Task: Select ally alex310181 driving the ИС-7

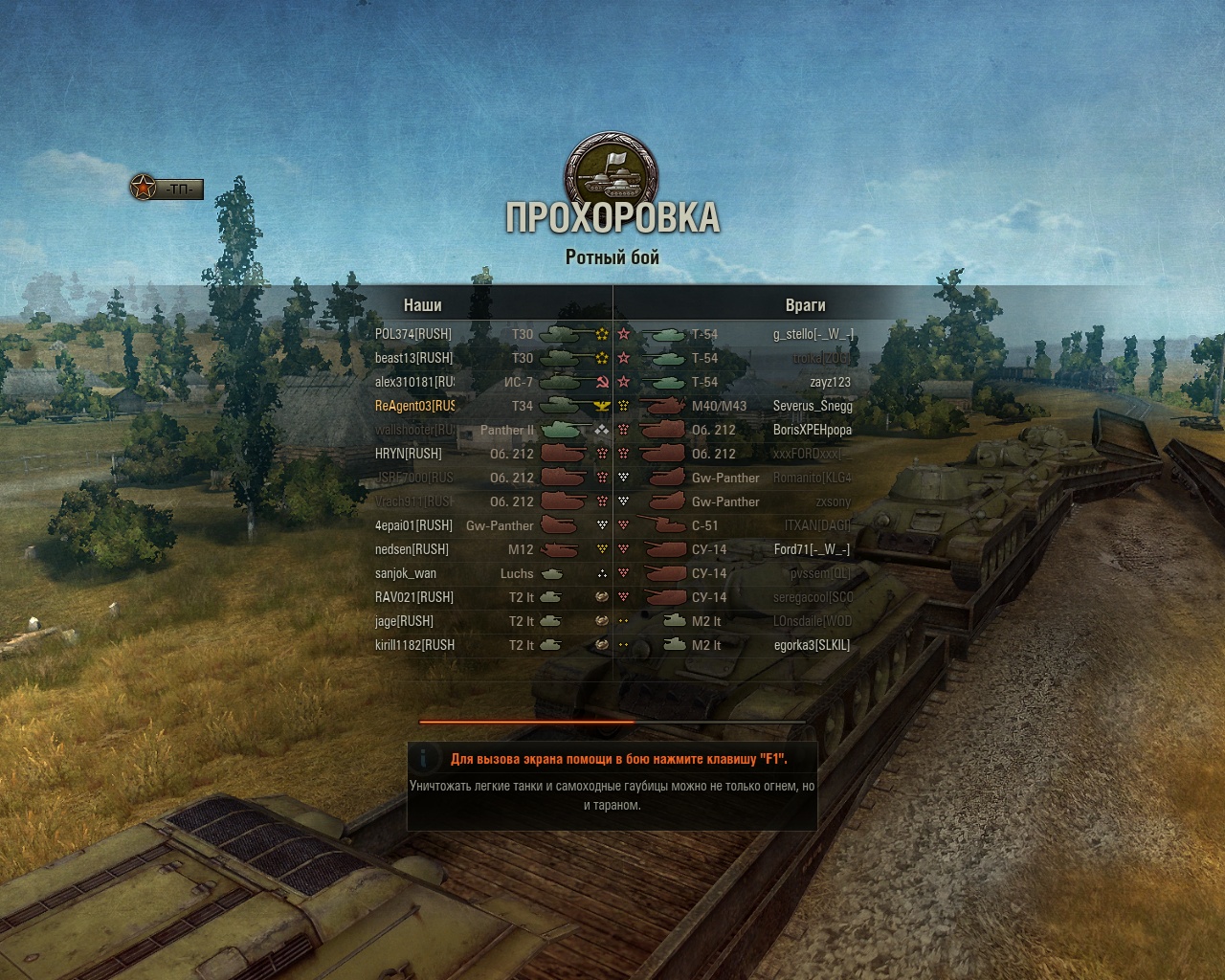Action: point(414,382)
